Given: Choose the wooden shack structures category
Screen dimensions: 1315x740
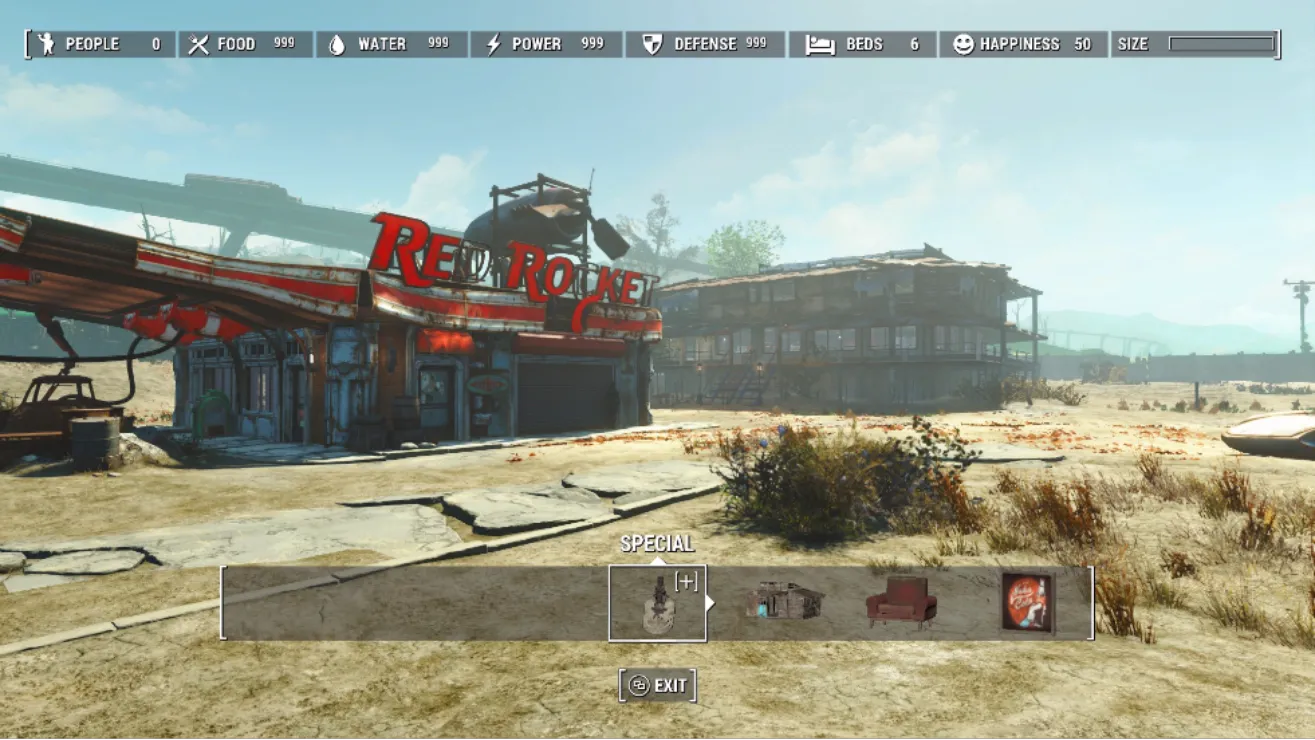Looking at the screenshot, I should pos(785,602).
